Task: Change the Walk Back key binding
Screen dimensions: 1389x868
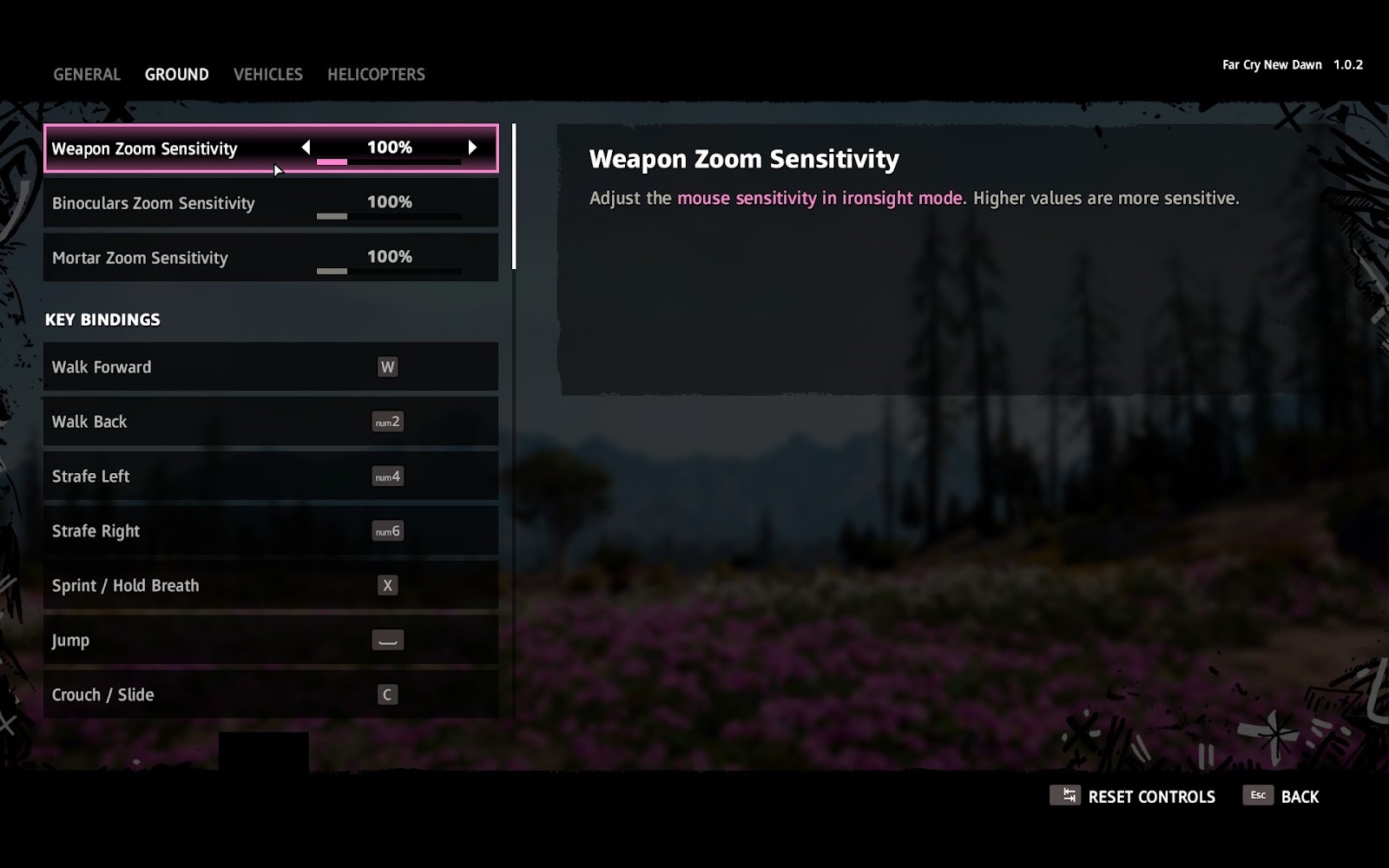Action: (x=271, y=422)
